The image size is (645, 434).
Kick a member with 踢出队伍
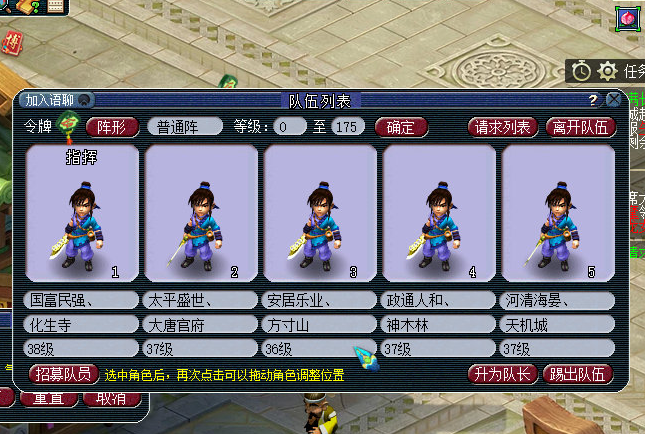point(577,374)
